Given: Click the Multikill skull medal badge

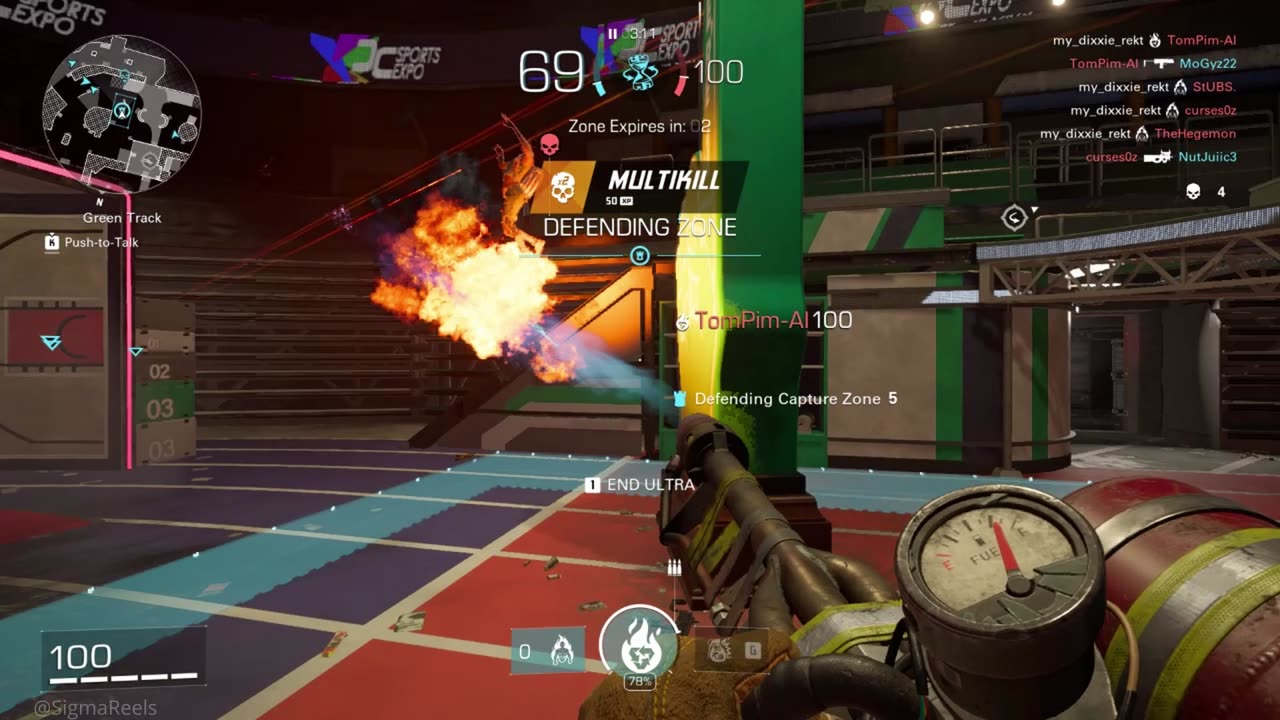Looking at the screenshot, I should pyautogui.click(x=562, y=188).
